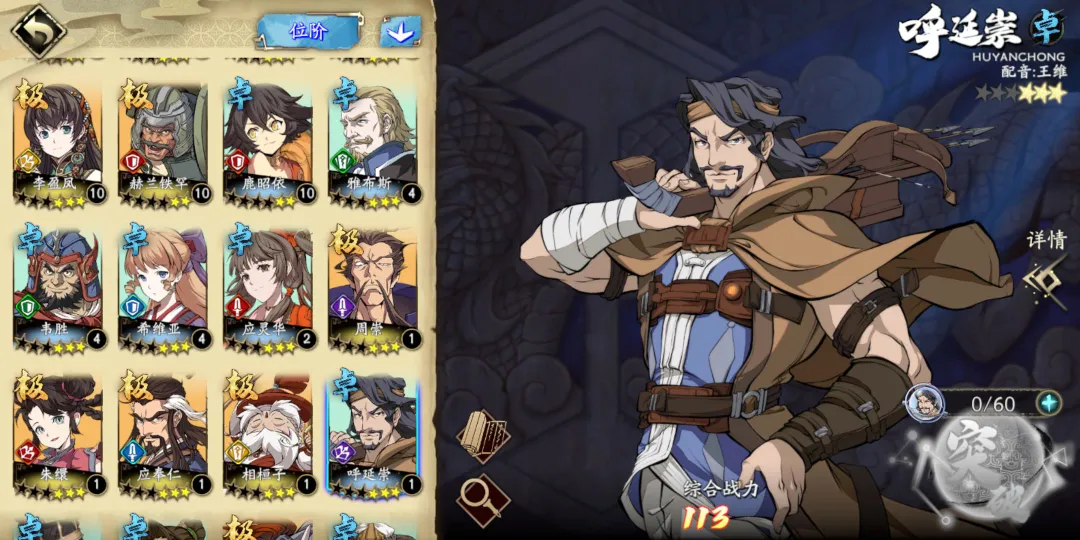1080x540 pixels.
Task: Pick the 雅布斯 hero card
Action: coord(372,141)
